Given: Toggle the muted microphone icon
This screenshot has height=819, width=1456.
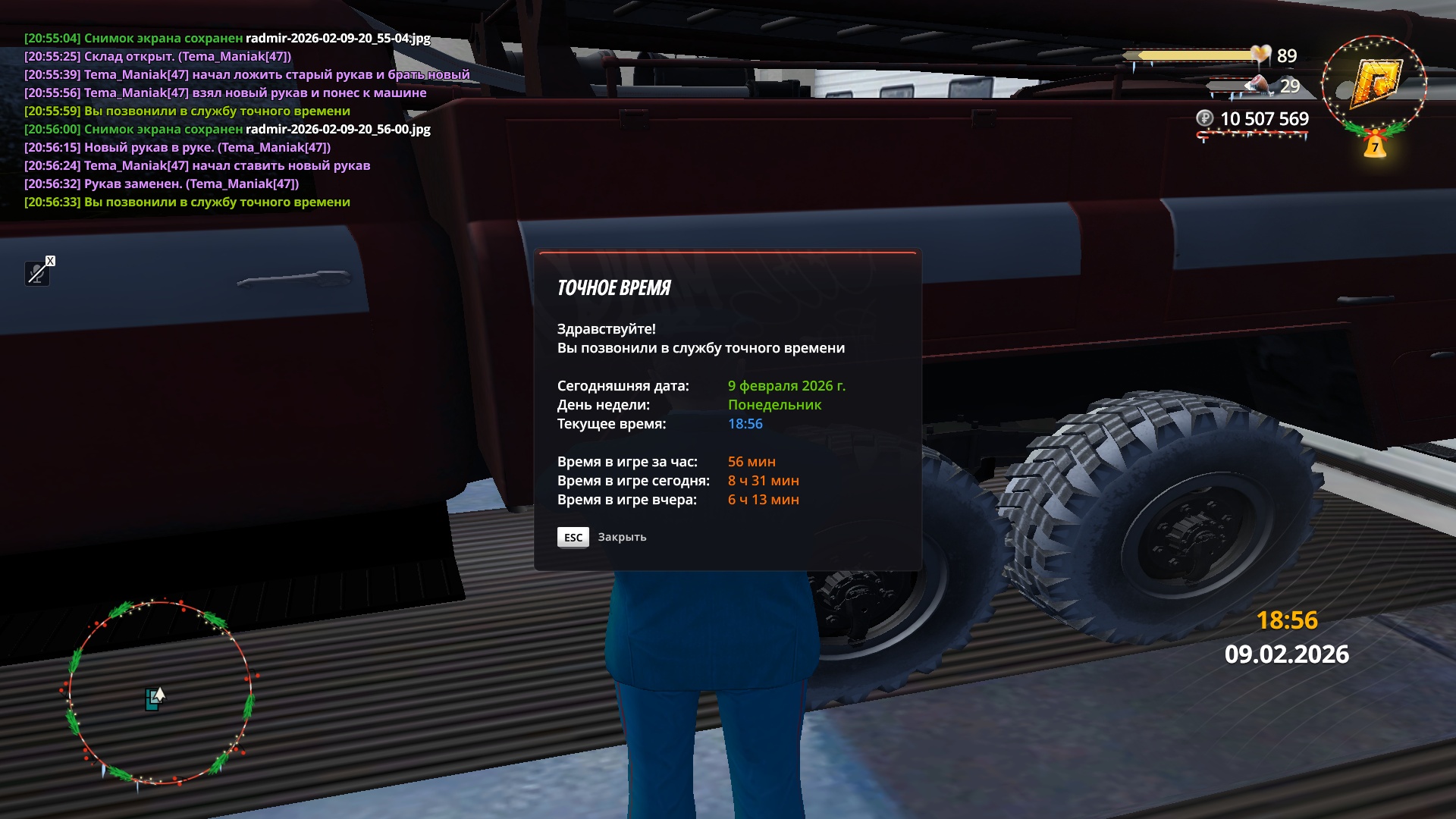Looking at the screenshot, I should (x=37, y=273).
